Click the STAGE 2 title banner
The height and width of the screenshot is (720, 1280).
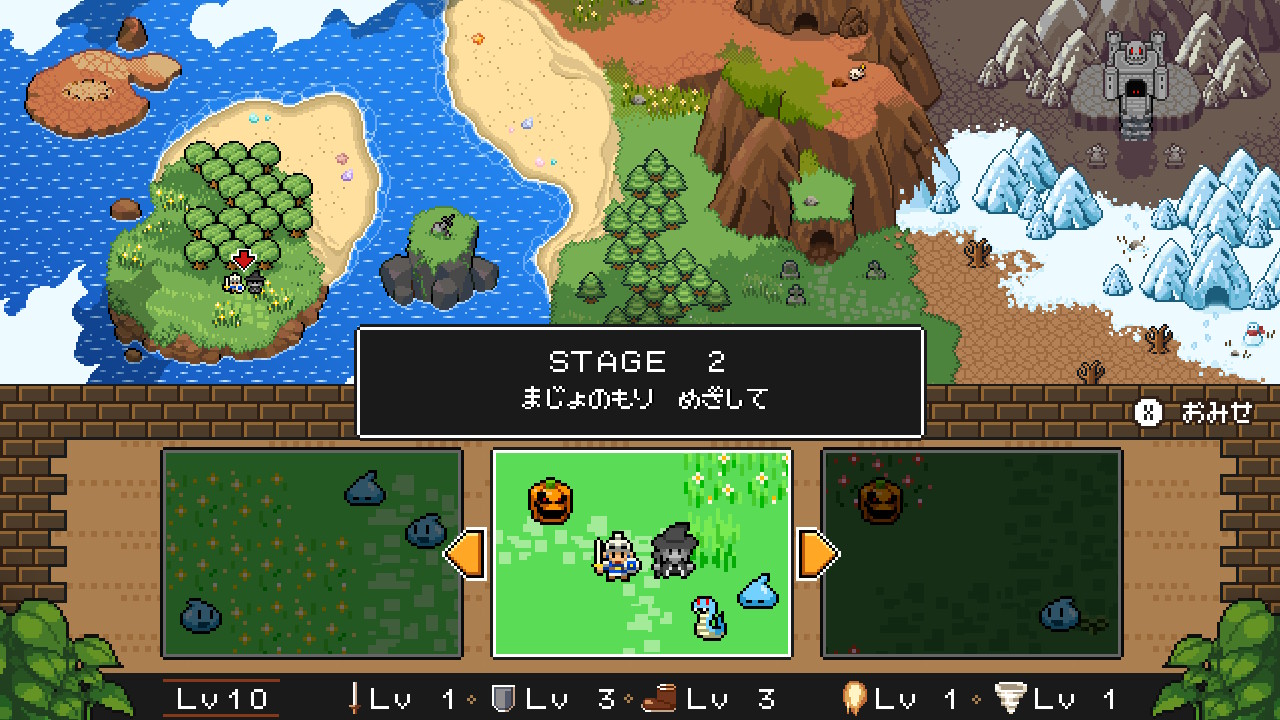click(x=640, y=361)
